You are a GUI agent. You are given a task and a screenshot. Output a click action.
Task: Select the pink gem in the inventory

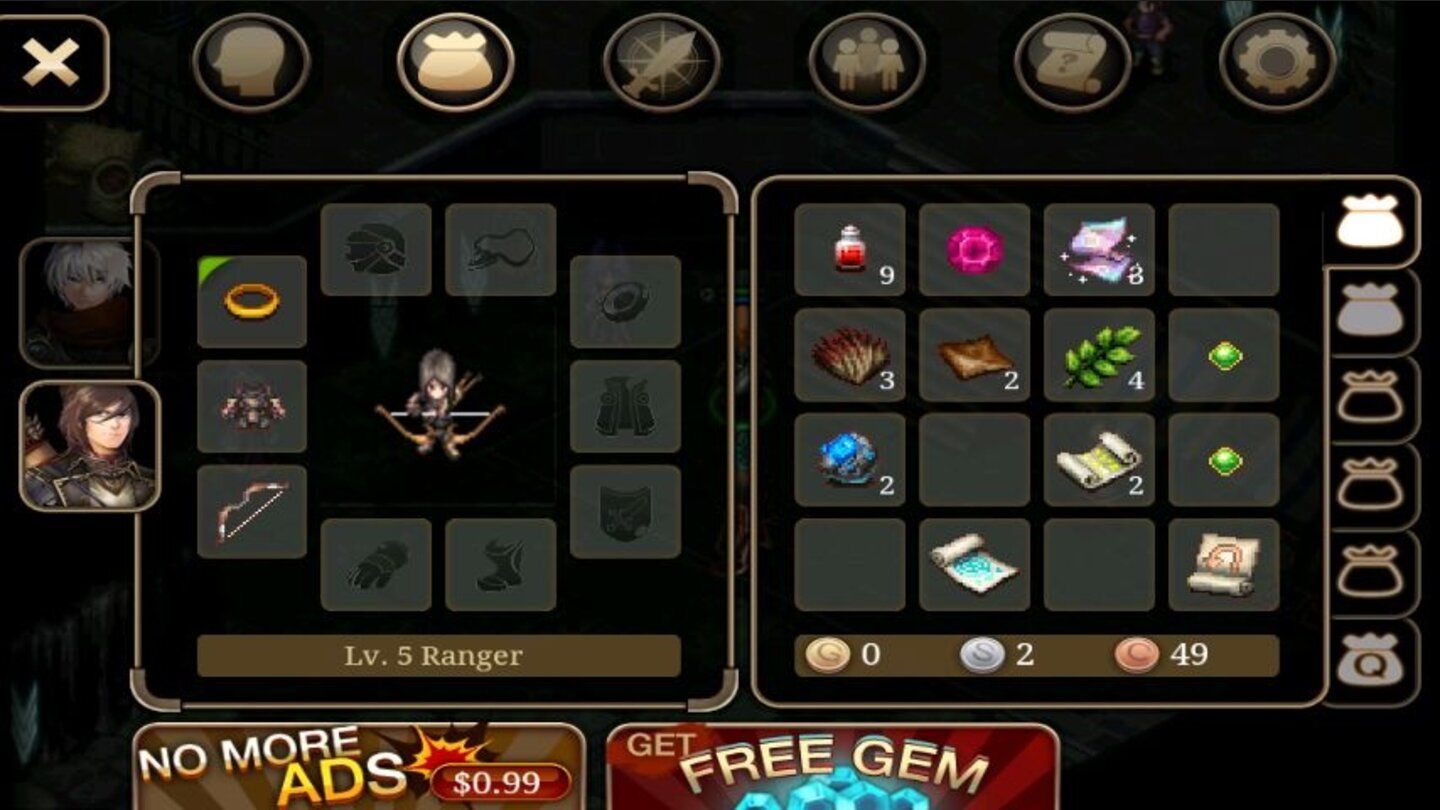point(973,247)
